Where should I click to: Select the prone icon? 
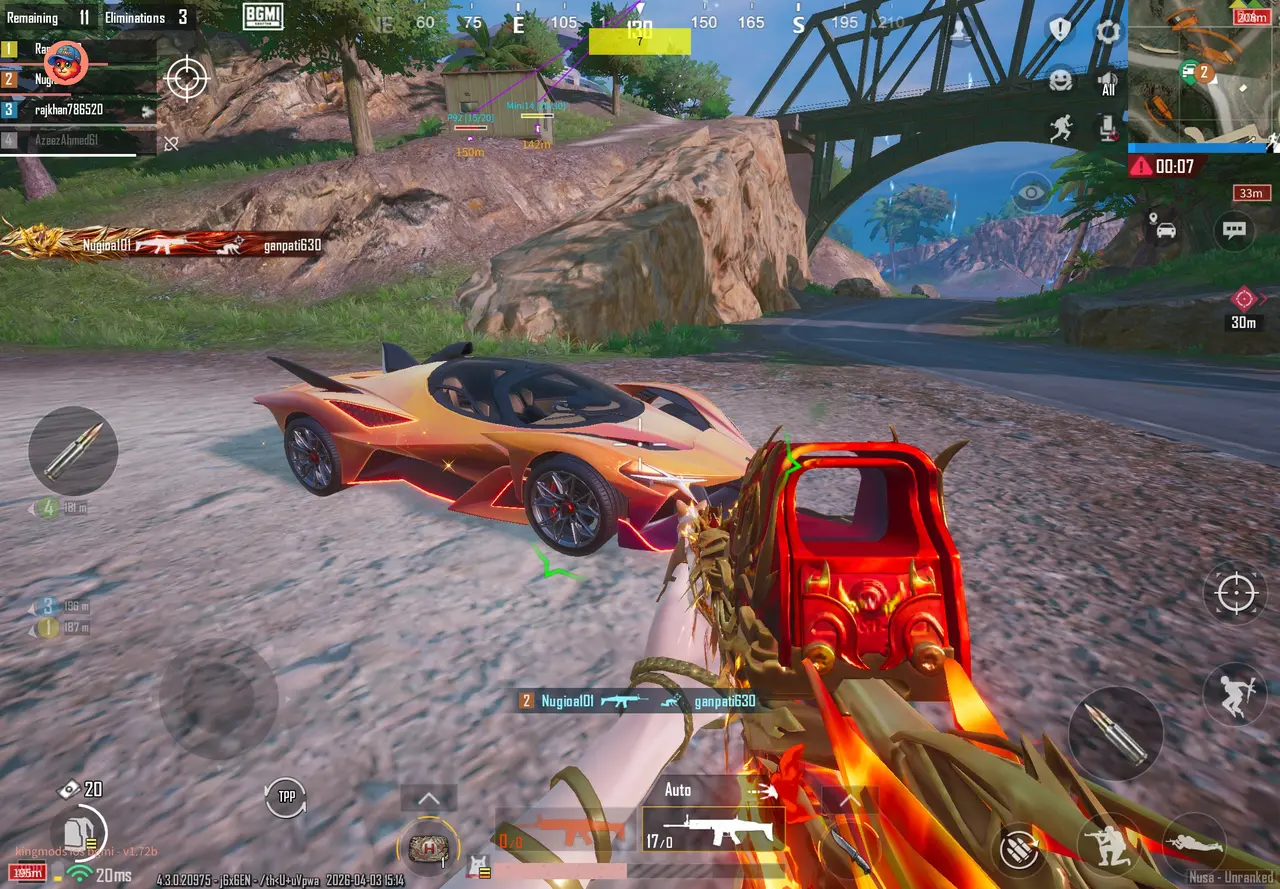pos(1196,844)
